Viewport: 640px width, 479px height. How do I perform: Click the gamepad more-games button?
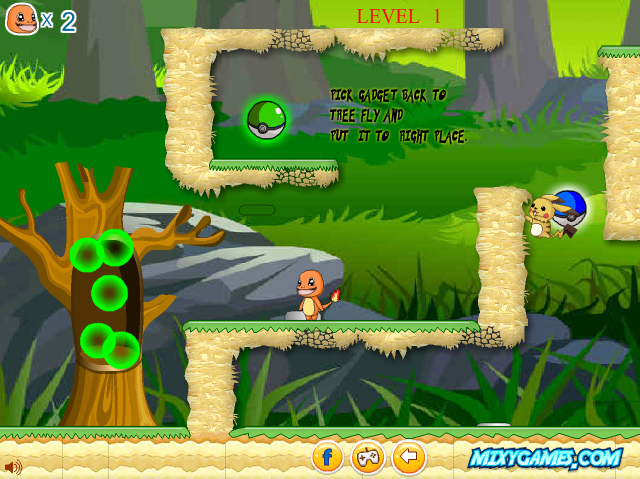(367, 458)
